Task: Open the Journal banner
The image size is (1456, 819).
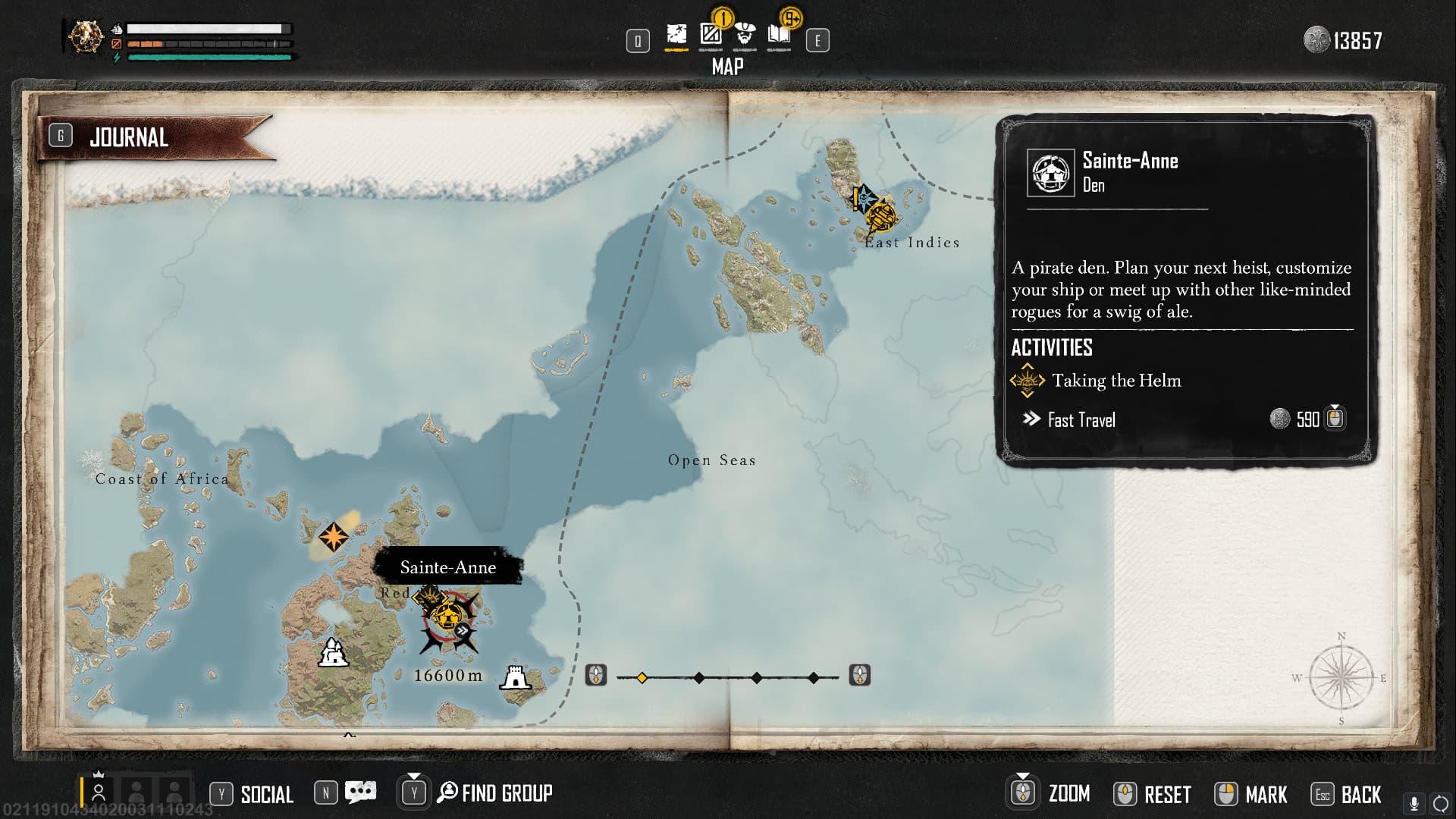Action: (129, 138)
